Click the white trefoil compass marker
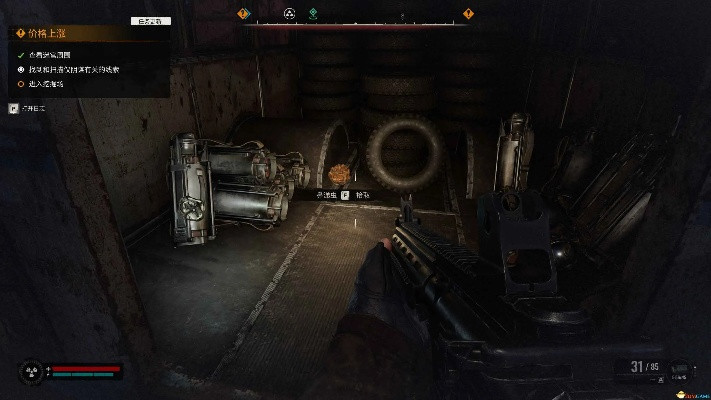This screenshot has width=711, height=400. tap(289, 14)
